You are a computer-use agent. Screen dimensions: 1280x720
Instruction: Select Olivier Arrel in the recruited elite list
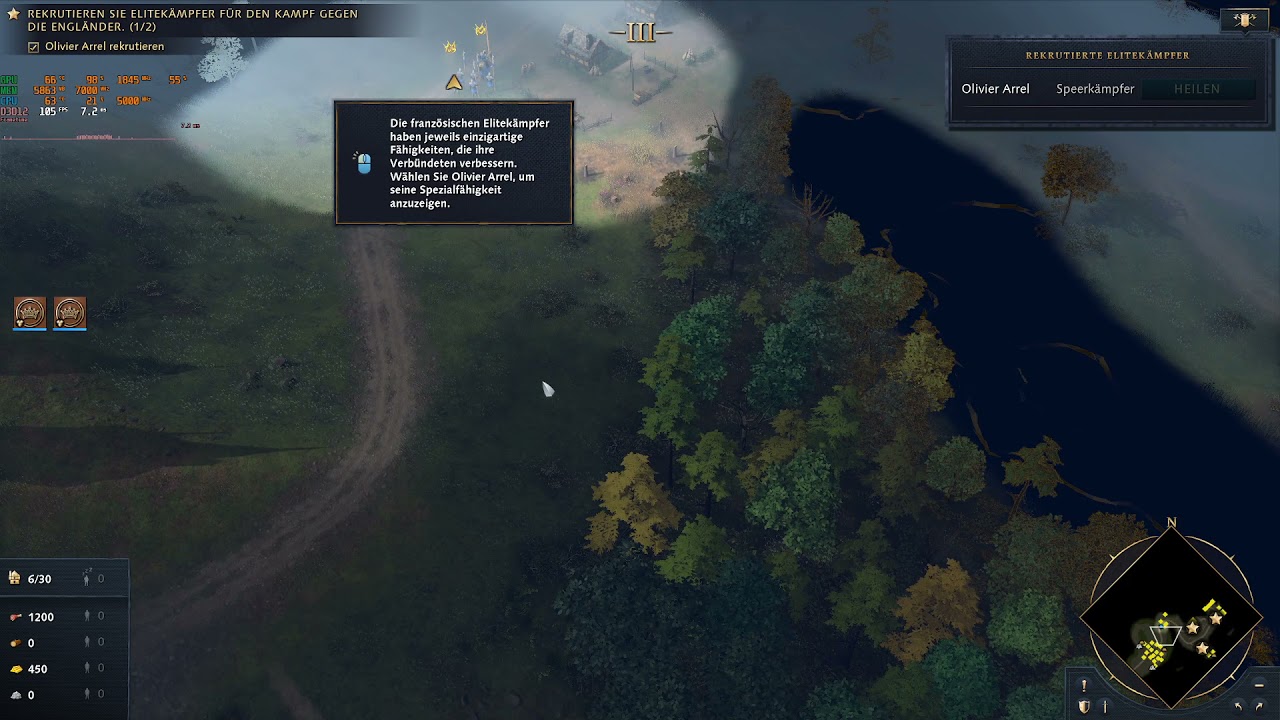click(x=995, y=89)
